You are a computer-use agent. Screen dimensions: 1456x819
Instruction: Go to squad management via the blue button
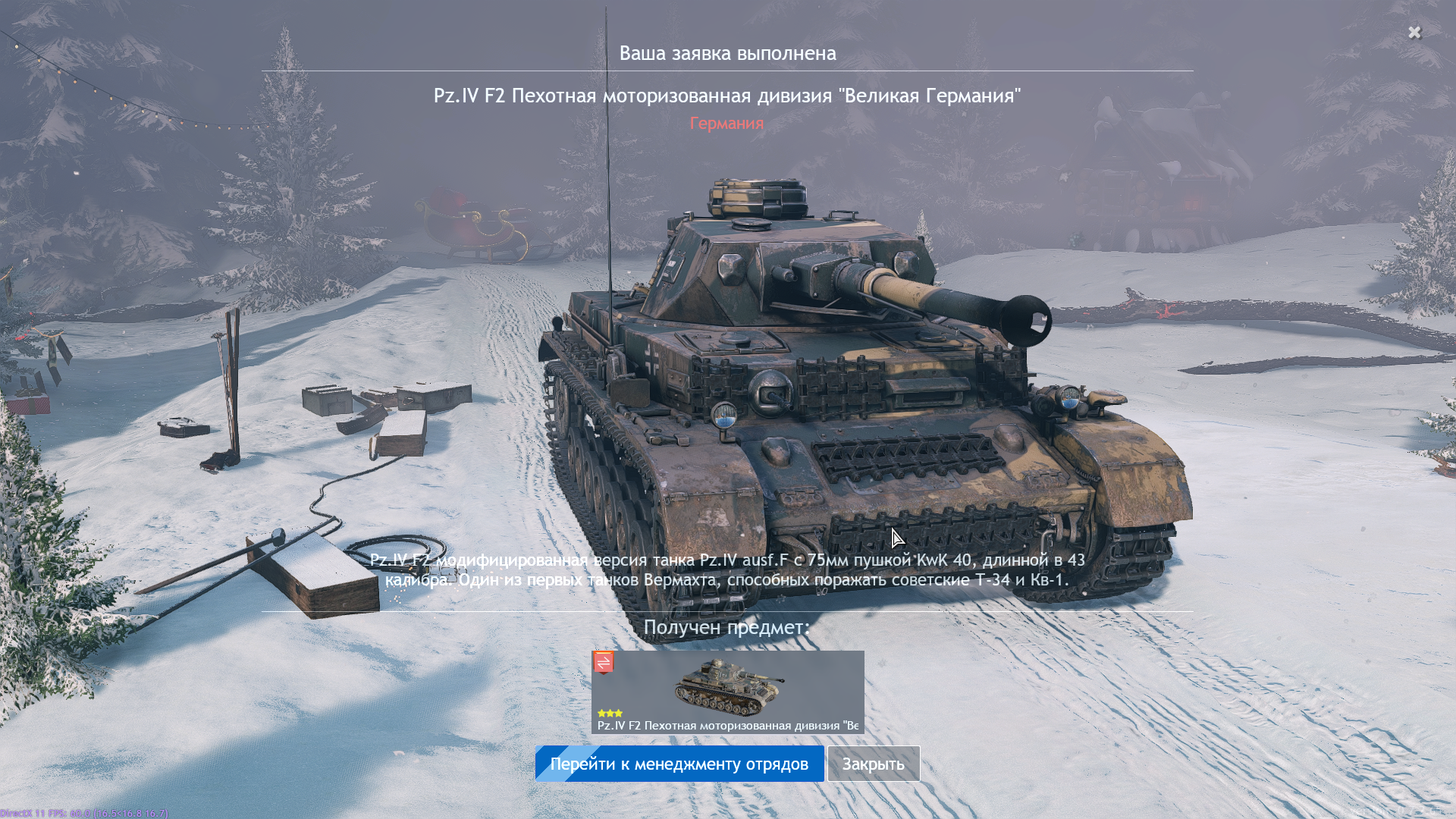coord(679,764)
